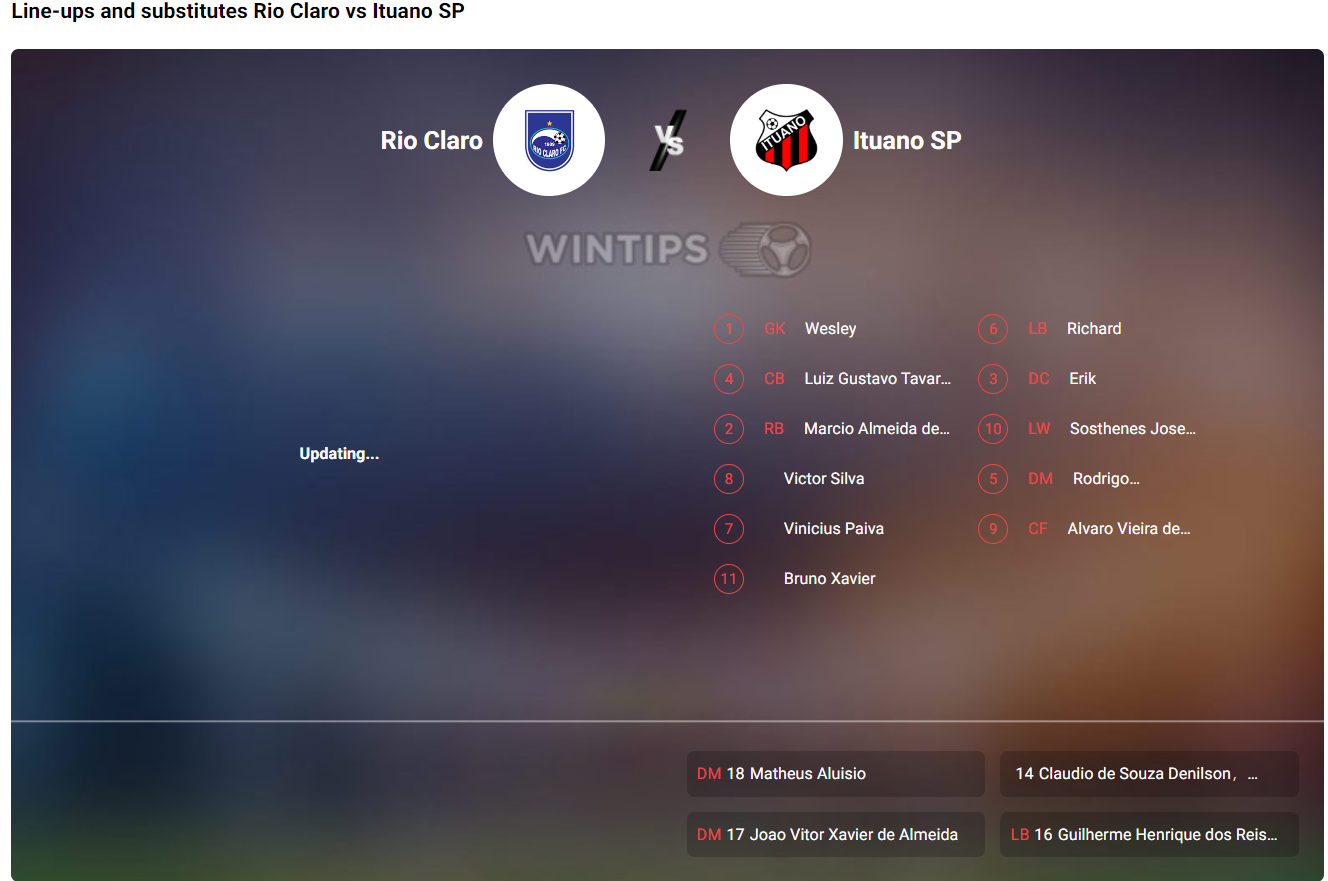The image size is (1328, 881).
Task: Choose centre-back Luiz Gustavo Tavar… row
Action: point(877,379)
